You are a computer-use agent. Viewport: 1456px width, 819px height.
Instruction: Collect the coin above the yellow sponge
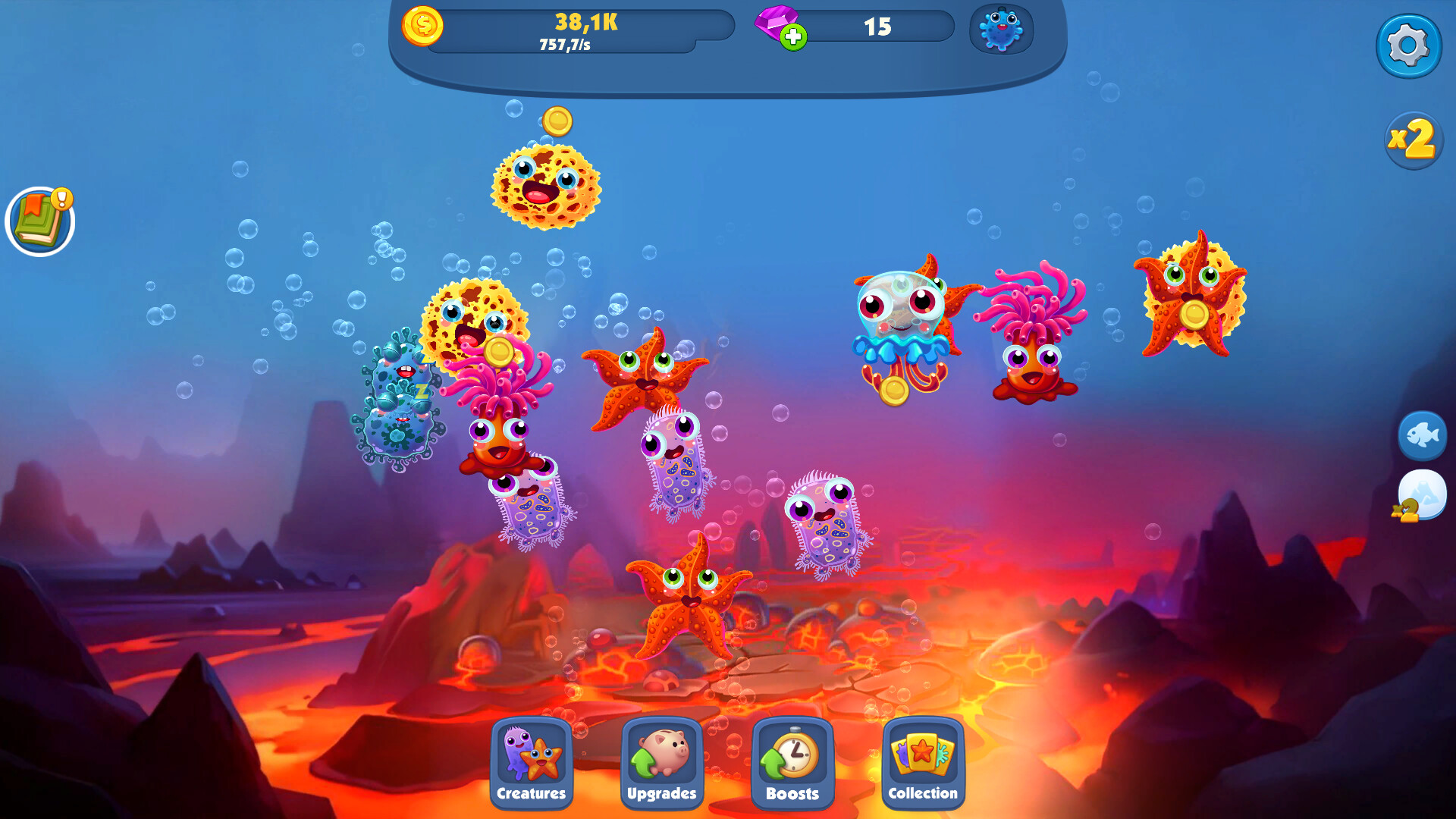tap(558, 120)
